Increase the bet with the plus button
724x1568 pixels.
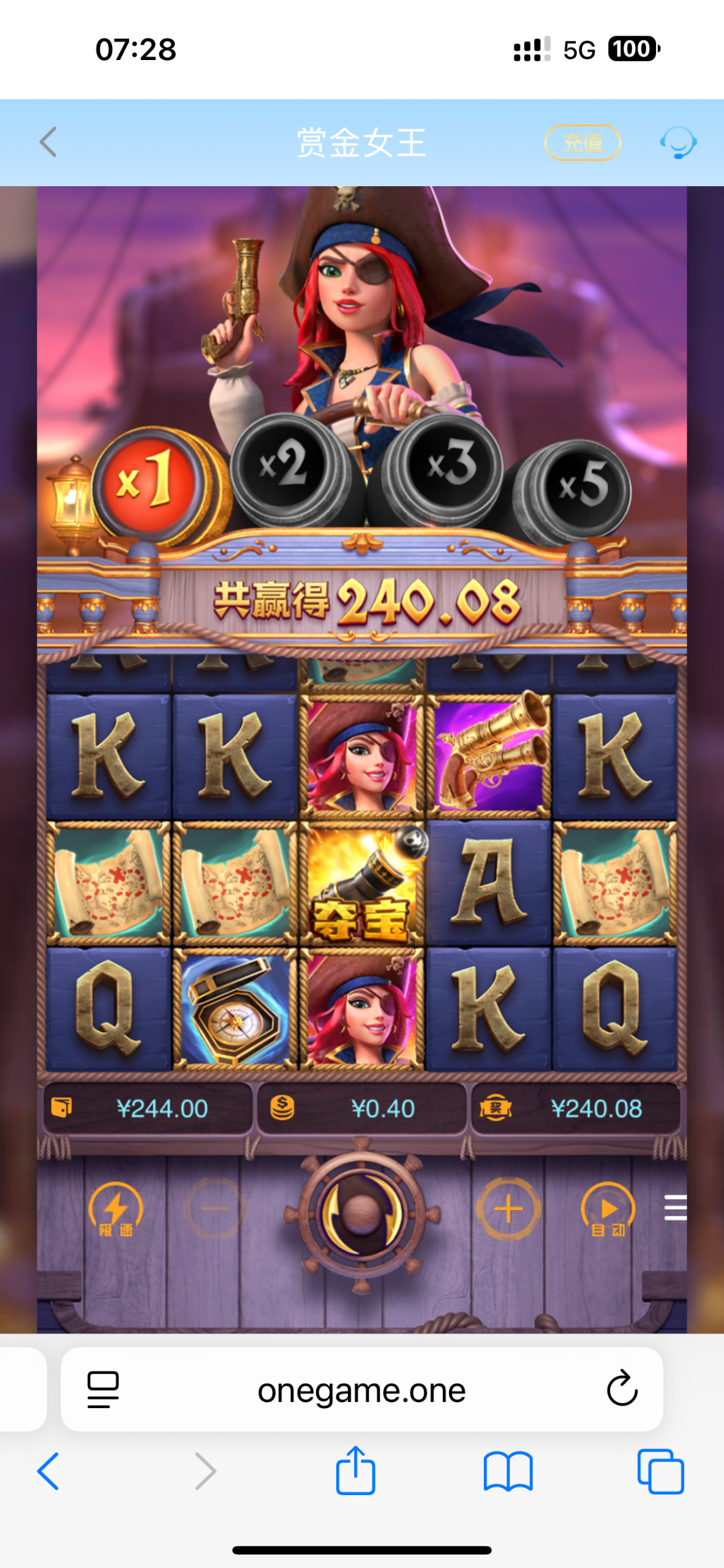coord(508,1209)
